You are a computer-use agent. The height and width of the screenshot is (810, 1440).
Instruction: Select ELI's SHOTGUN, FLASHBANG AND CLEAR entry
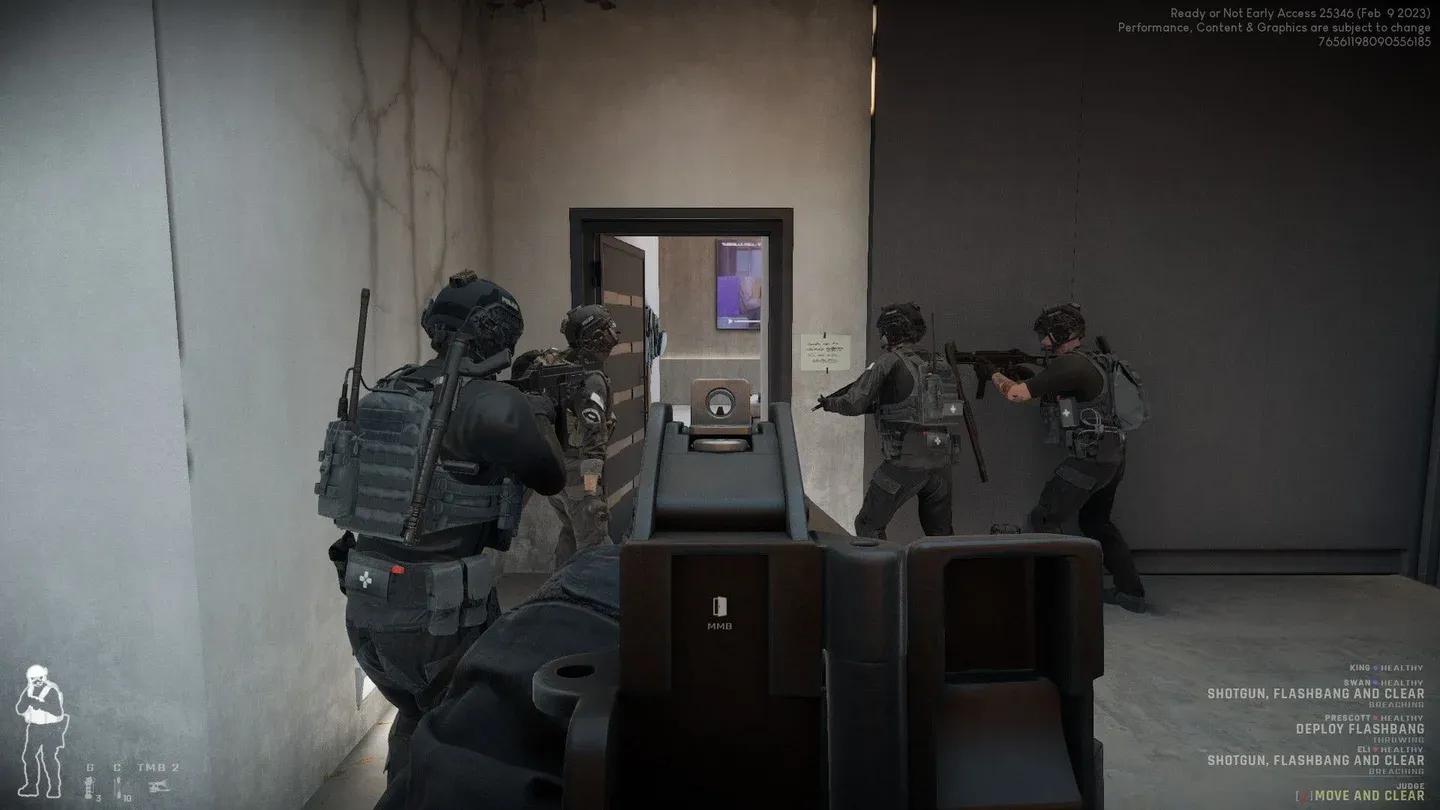pyautogui.click(x=1315, y=760)
